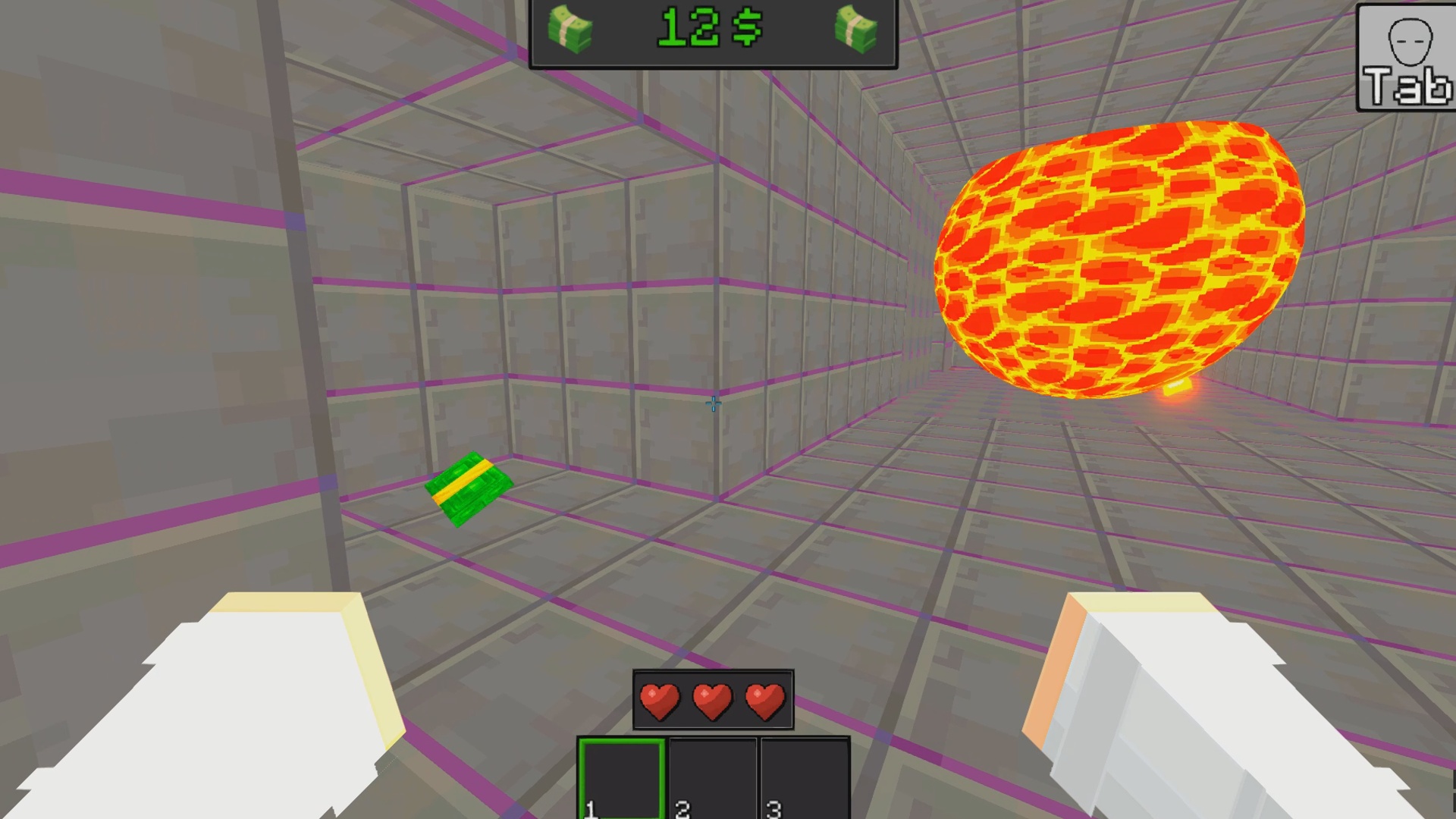Click the left money stack icon

click(573, 30)
